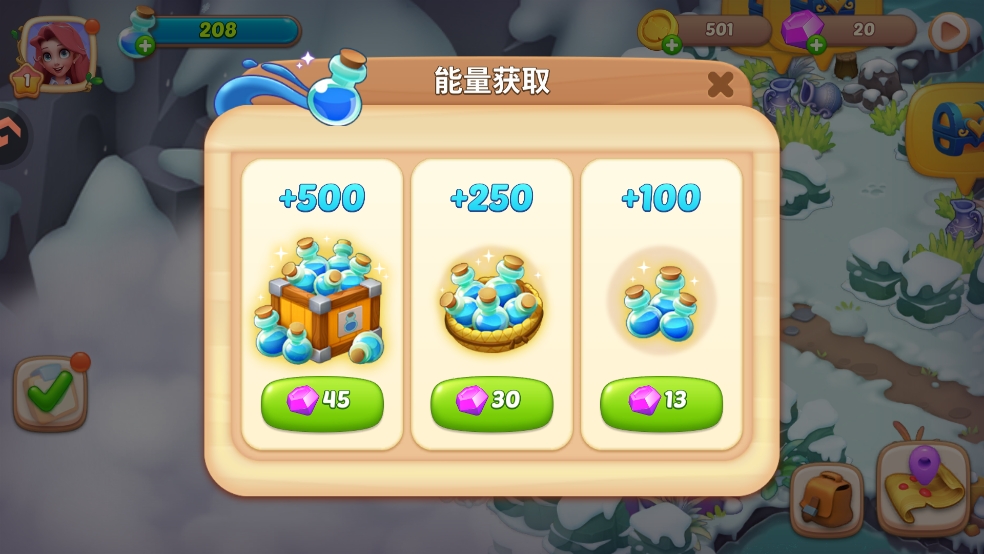Close the energy purchase popup
984x554 pixels.
click(720, 85)
